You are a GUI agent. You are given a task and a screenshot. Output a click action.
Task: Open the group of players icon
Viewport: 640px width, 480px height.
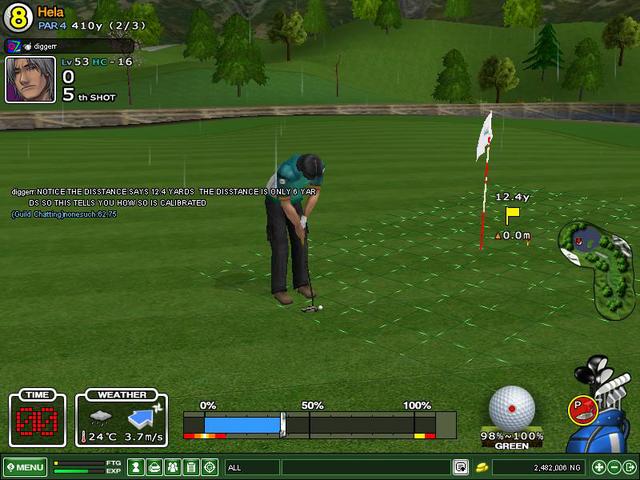(x=172, y=467)
